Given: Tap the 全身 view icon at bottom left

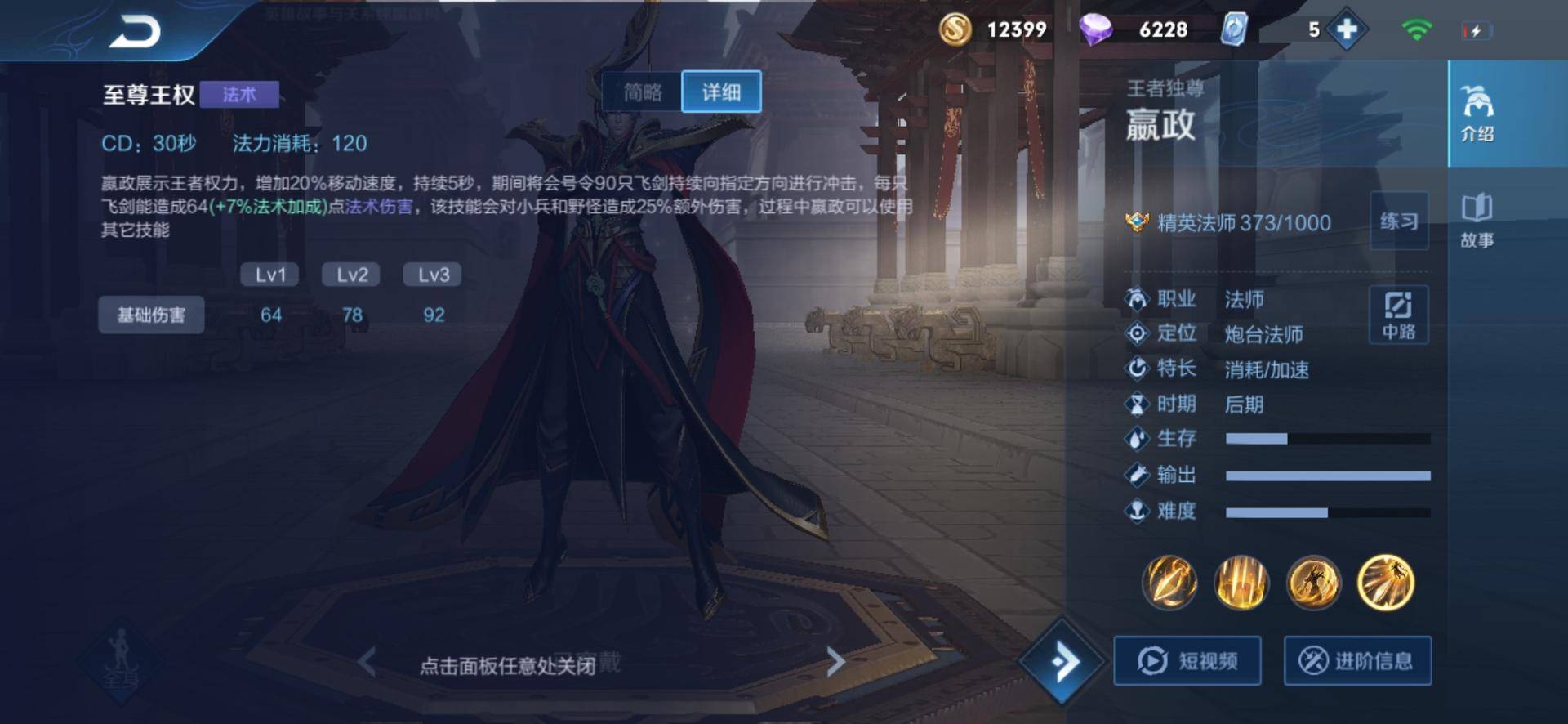Looking at the screenshot, I should click(122, 664).
